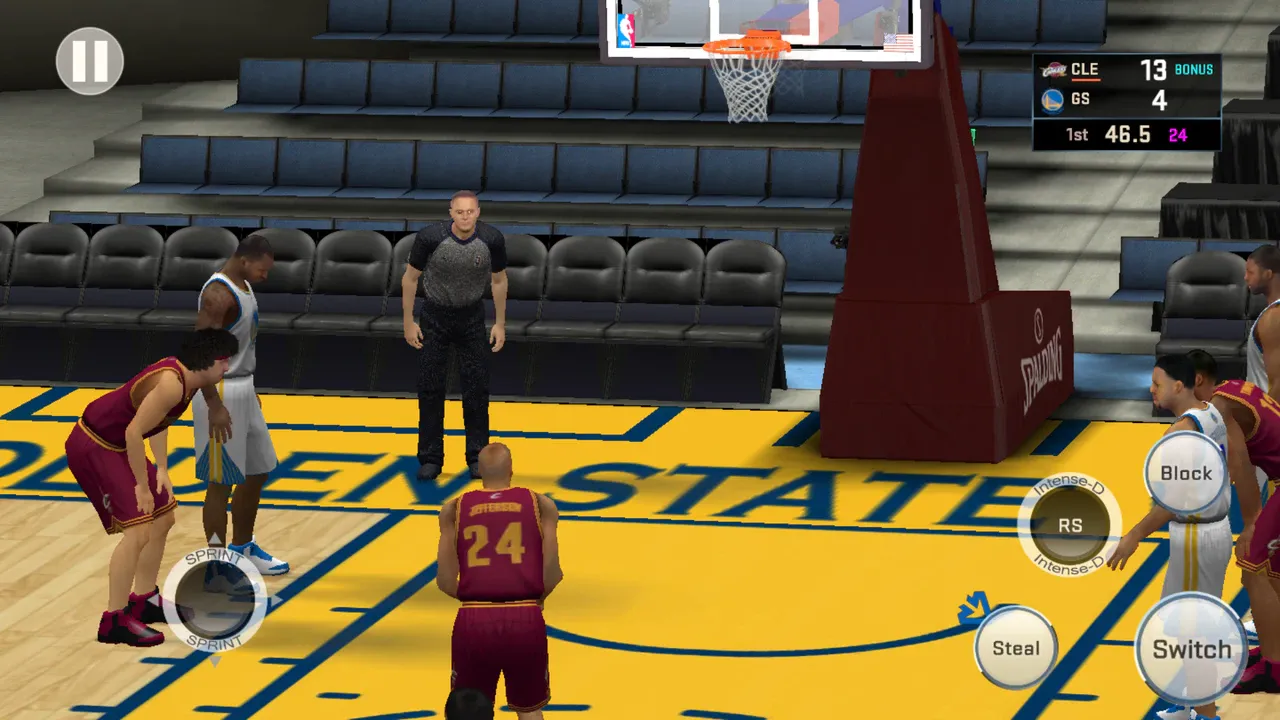Viewport: 1280px width, 720px height.
Task: Activate the Block action button
Action: (x=1185, y=473)
